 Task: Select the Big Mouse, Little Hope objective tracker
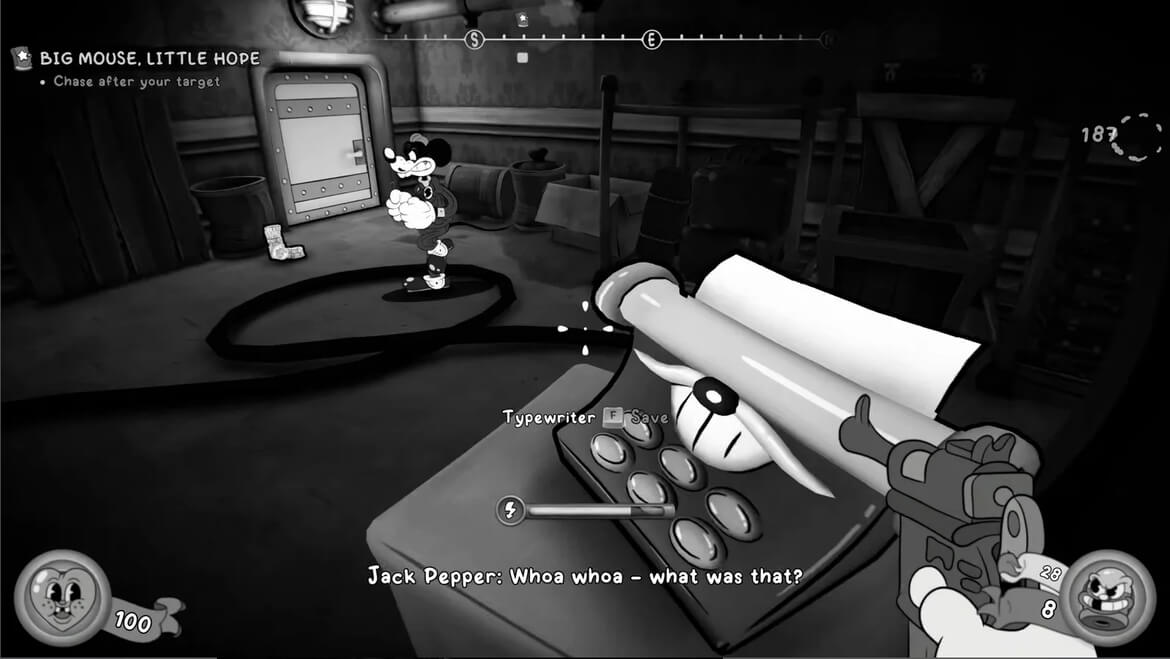point(148,58)
